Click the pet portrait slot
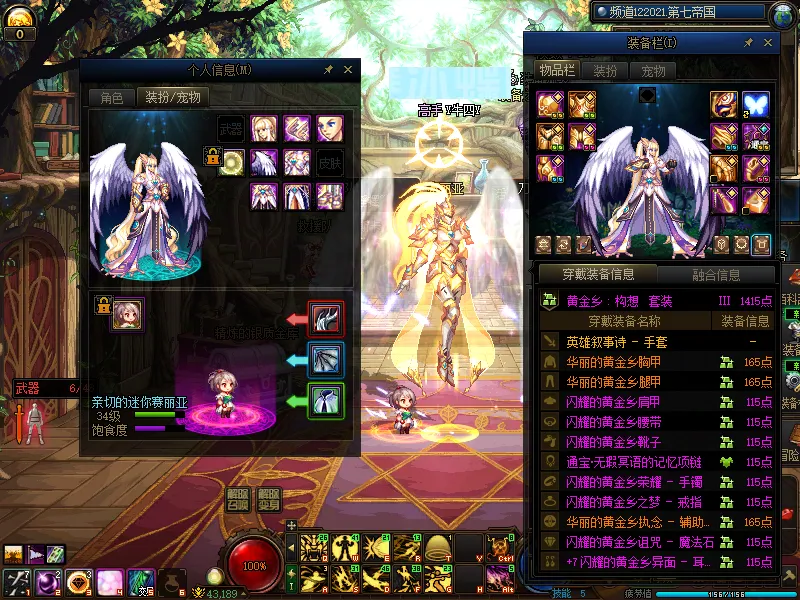The height and width of the screenshot is (600, 800). (x=127, y=314)
